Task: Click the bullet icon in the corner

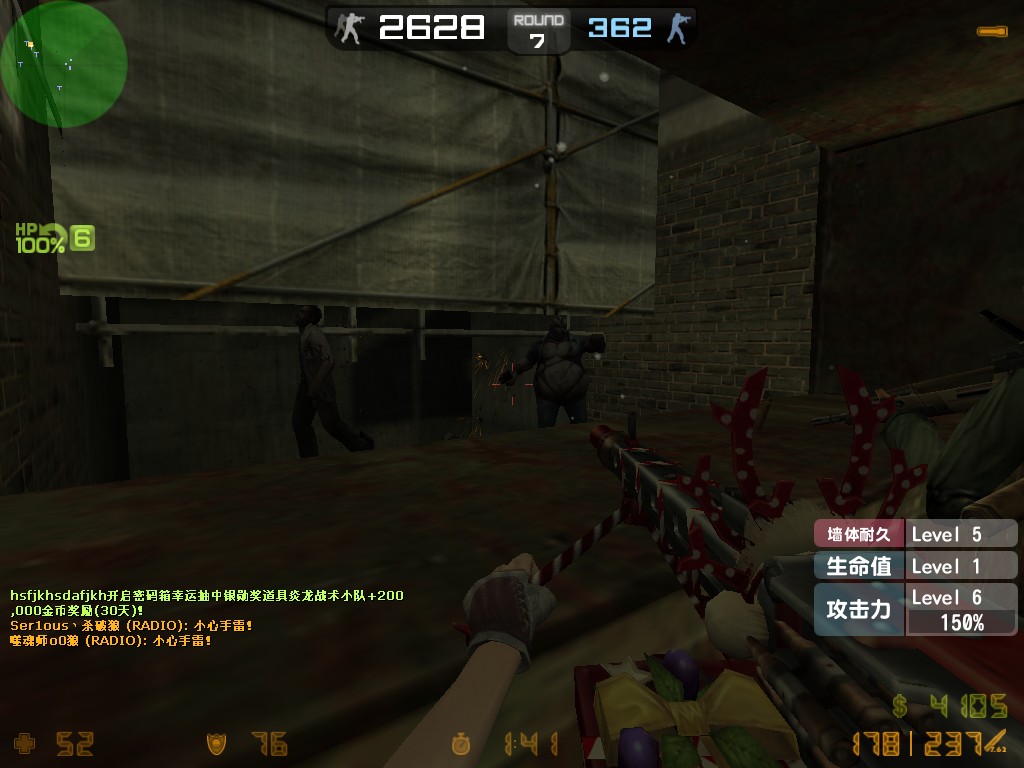Action: click(992, 32)
